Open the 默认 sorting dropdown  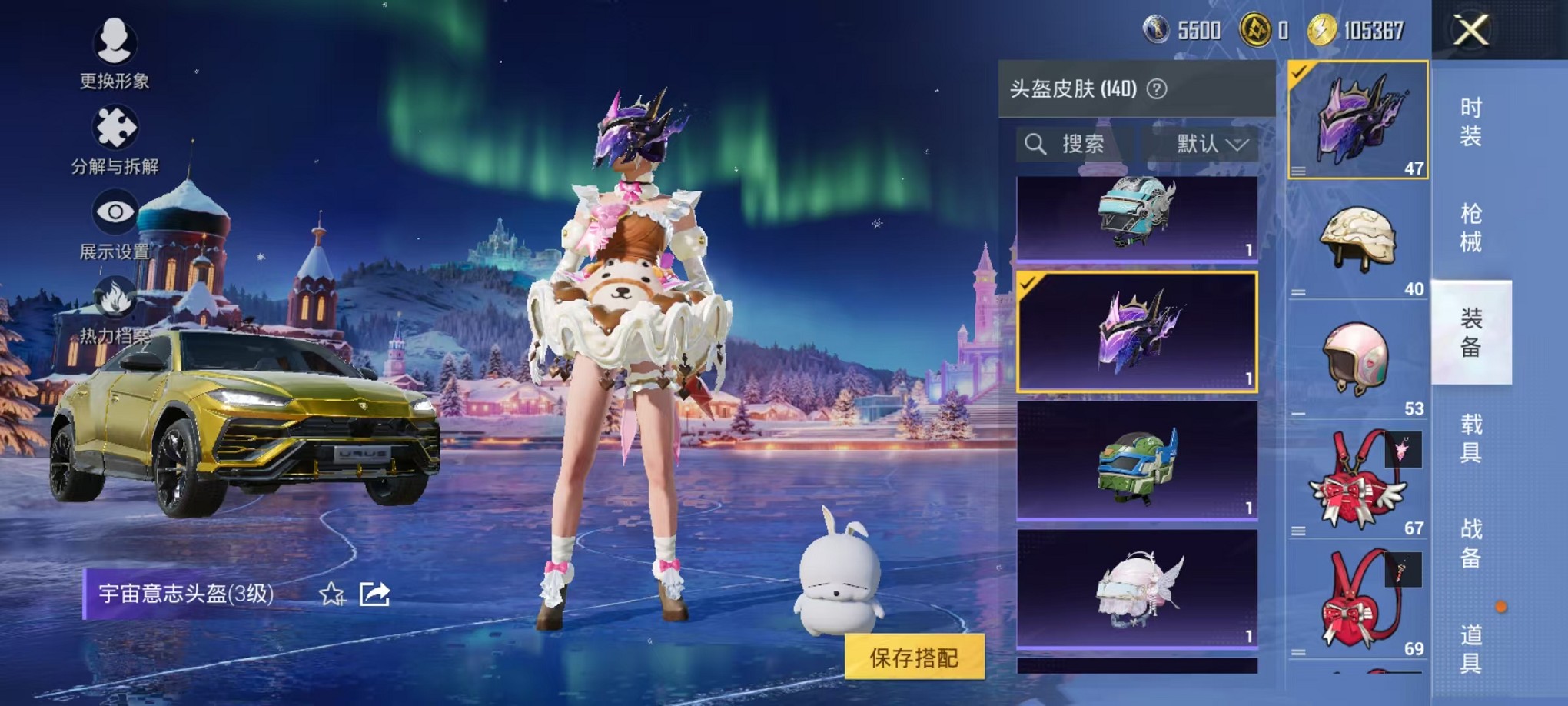click(x=1205, y=145)
